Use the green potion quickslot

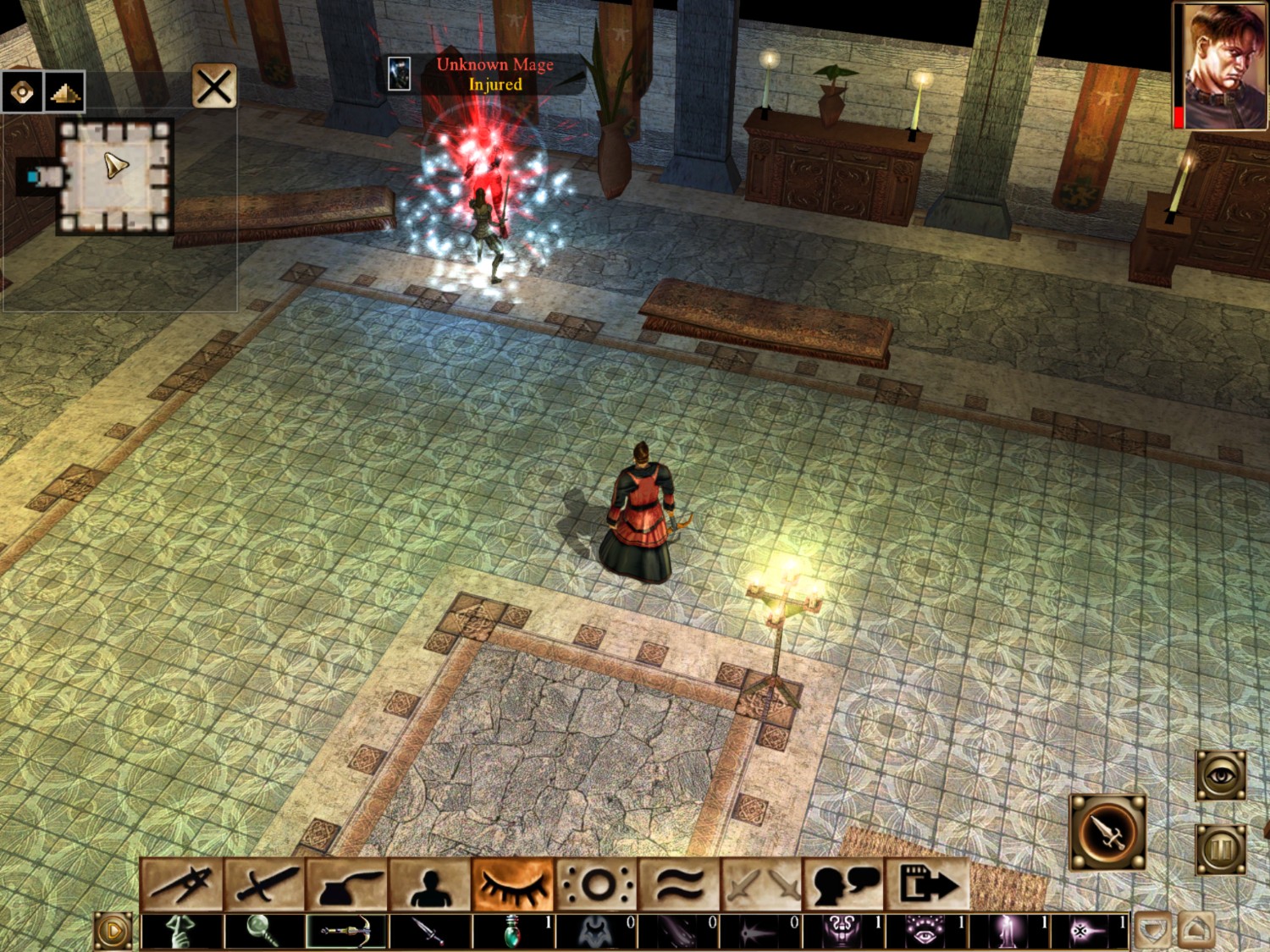[513, 931]
